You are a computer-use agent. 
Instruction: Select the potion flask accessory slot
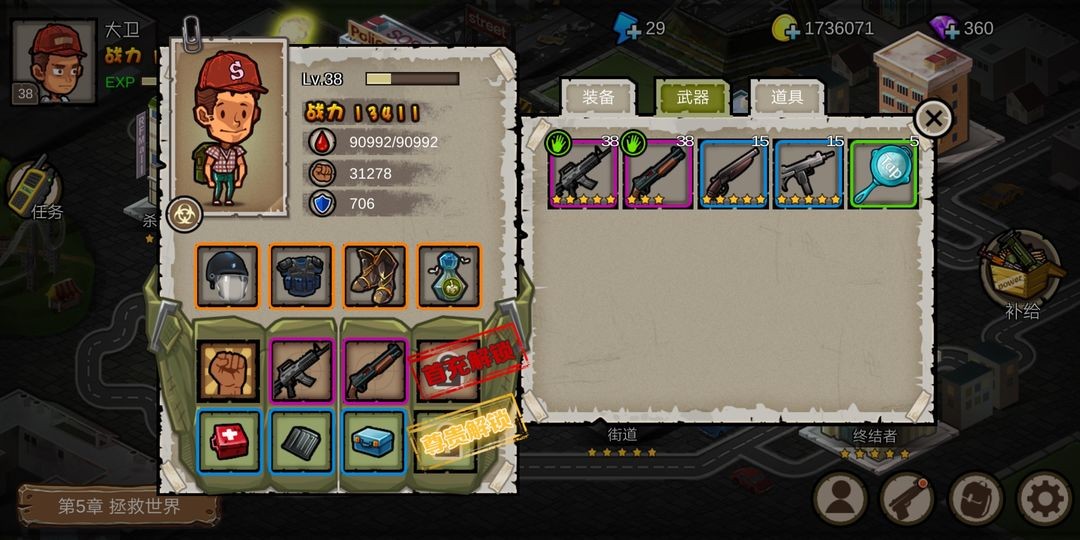(449, 276)
